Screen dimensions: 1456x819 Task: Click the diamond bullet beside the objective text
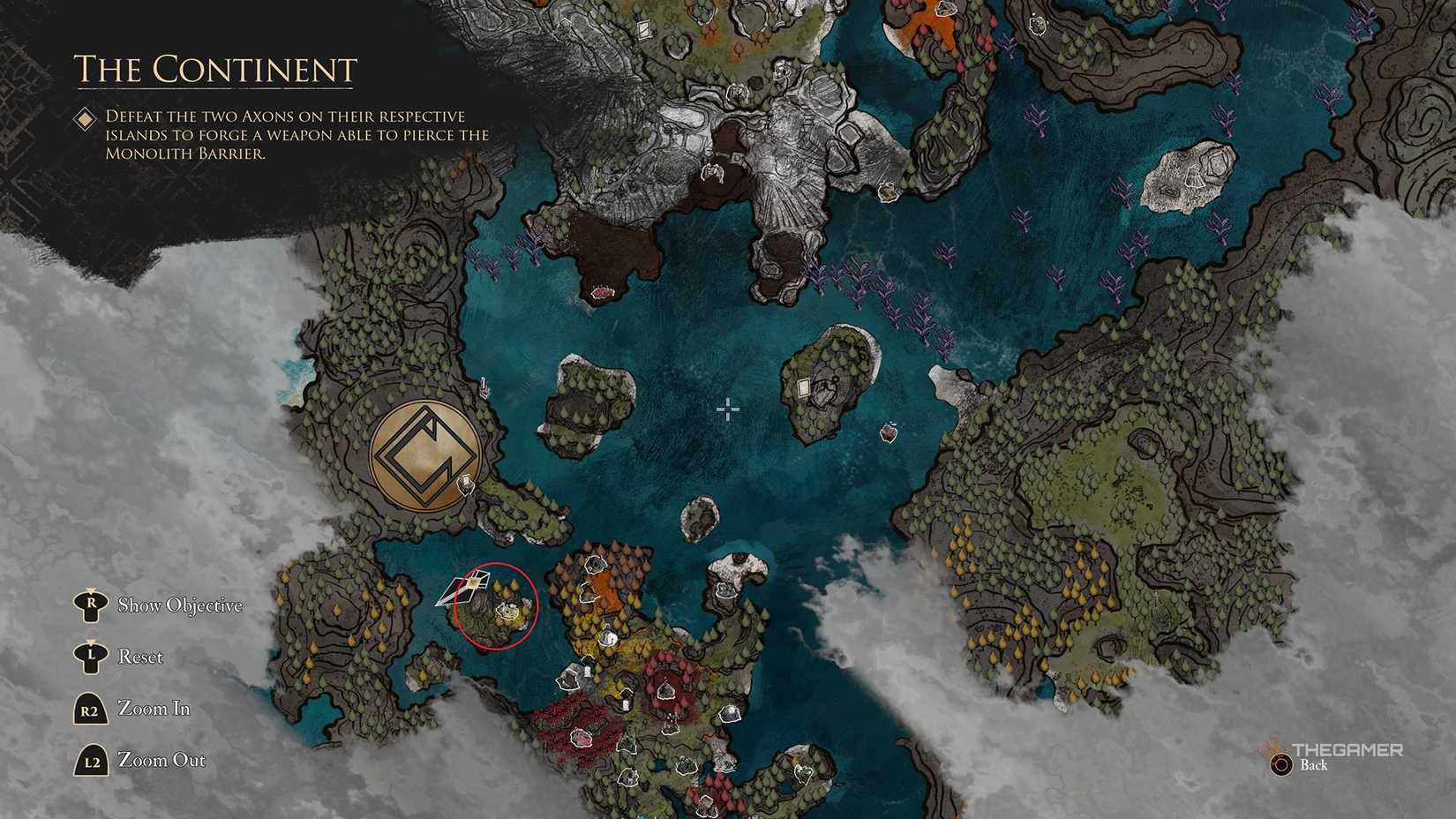tap(86, 116)
